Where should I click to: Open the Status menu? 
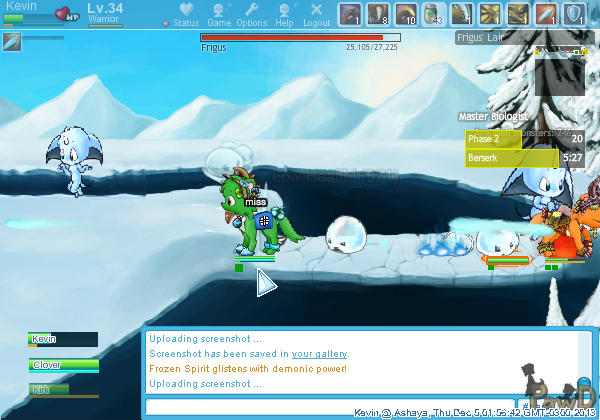click(184, 14)
